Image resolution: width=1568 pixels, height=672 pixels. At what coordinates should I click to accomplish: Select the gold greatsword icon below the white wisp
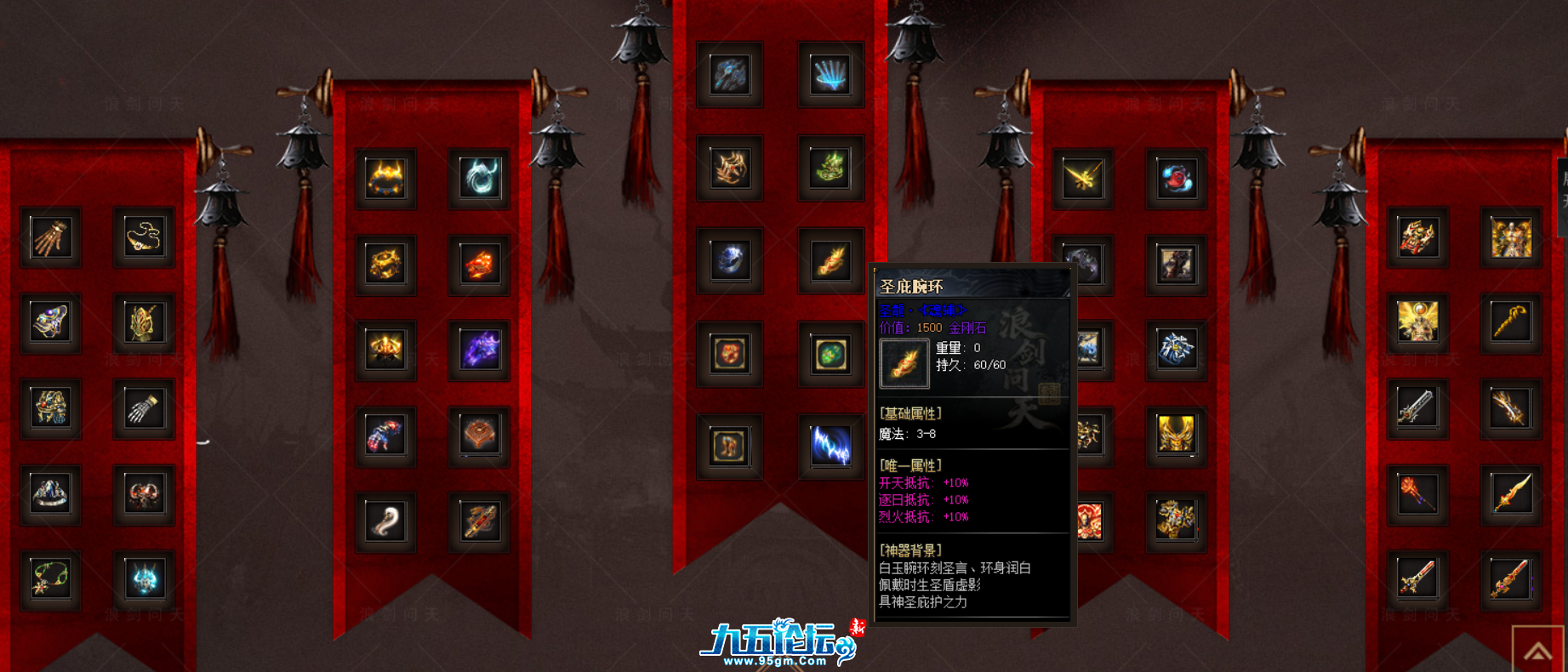pyautogui.click(x=477, y=521)
